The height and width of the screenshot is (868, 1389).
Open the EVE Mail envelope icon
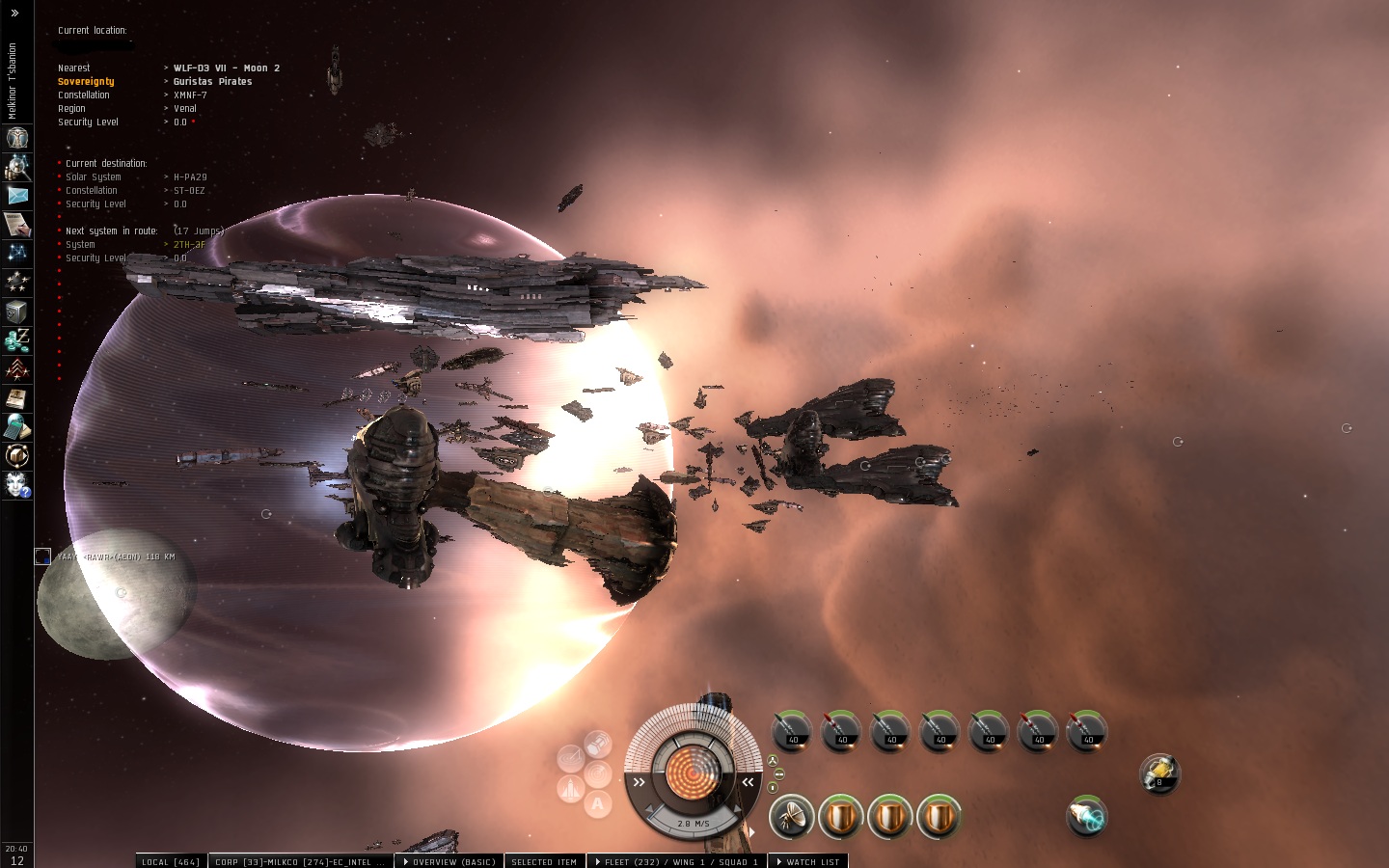(16, 195)
